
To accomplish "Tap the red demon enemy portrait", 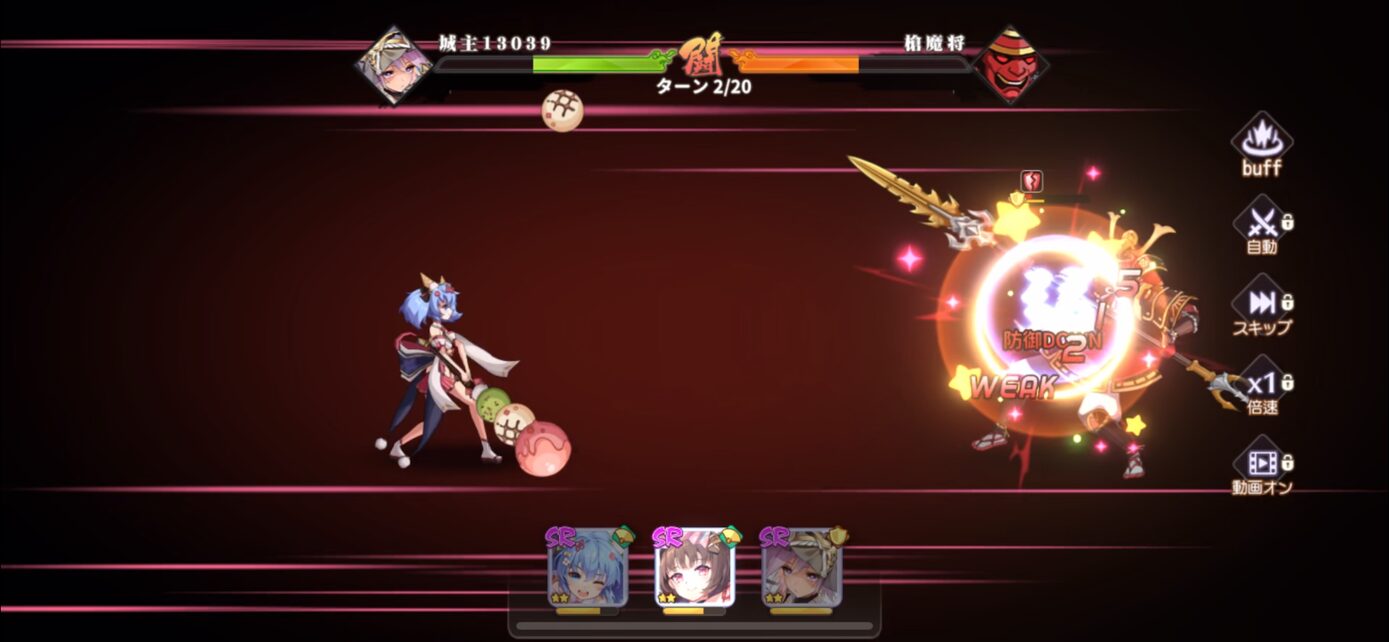I will tap(1010, 65).
